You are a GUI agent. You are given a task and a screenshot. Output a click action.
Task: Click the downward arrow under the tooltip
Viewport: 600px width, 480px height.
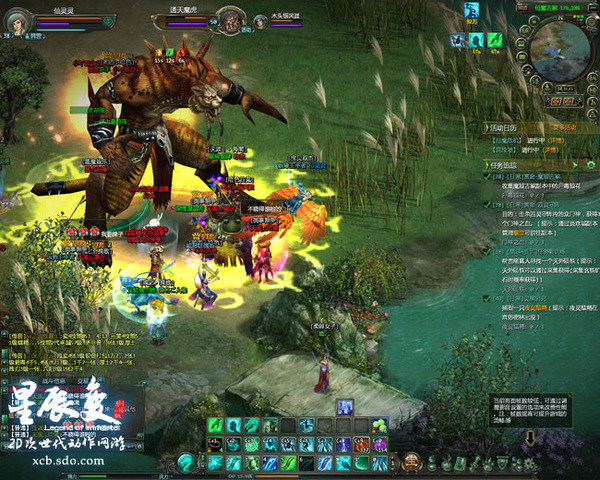coord(528,438)
